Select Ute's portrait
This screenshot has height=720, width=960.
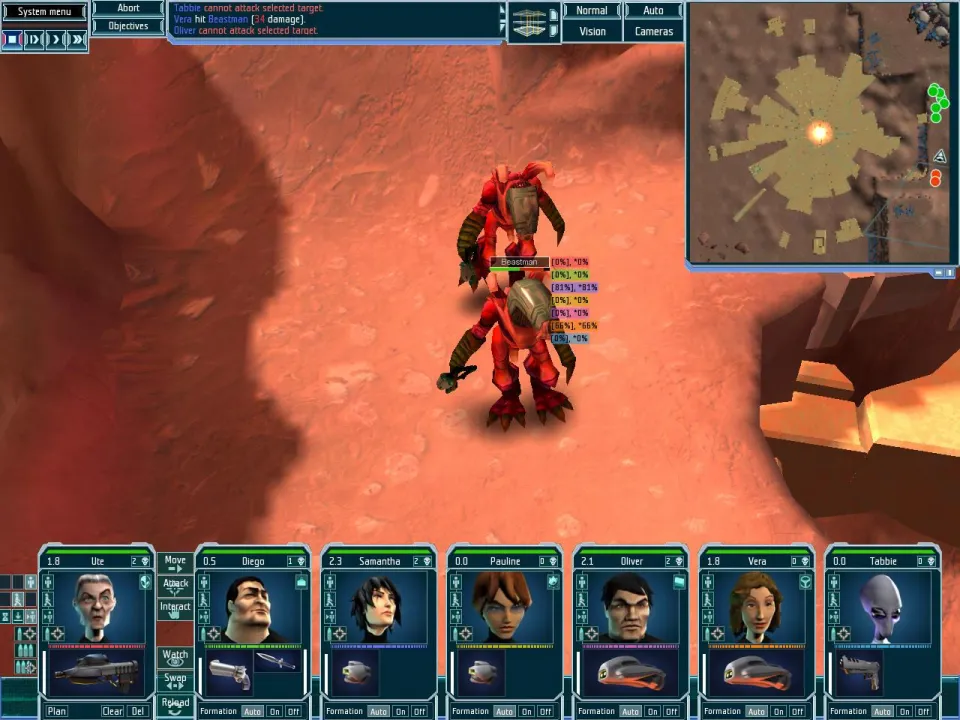coord(97,607)
